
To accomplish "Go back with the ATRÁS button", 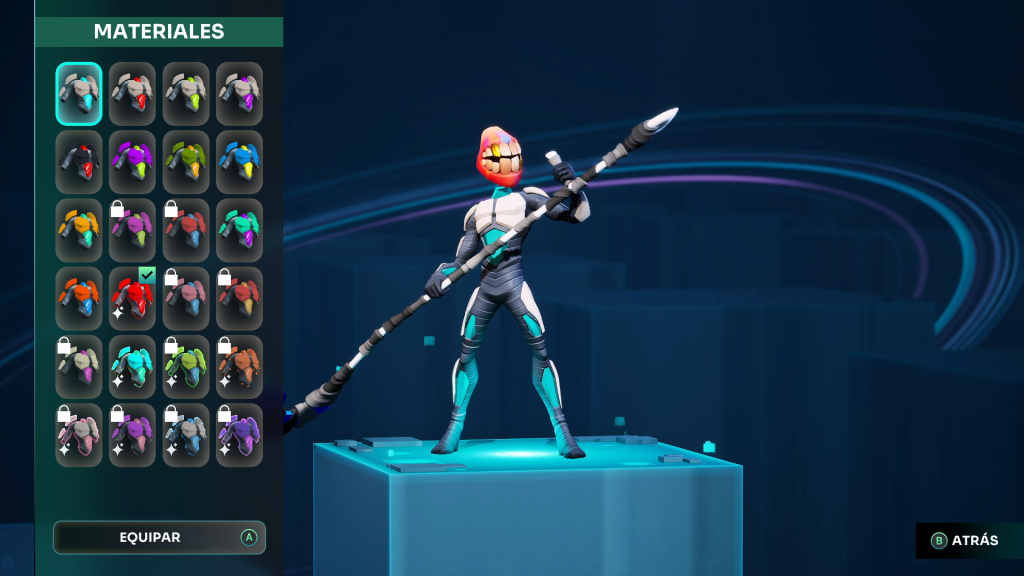I will pyautogui.click(x=965, y=541).
